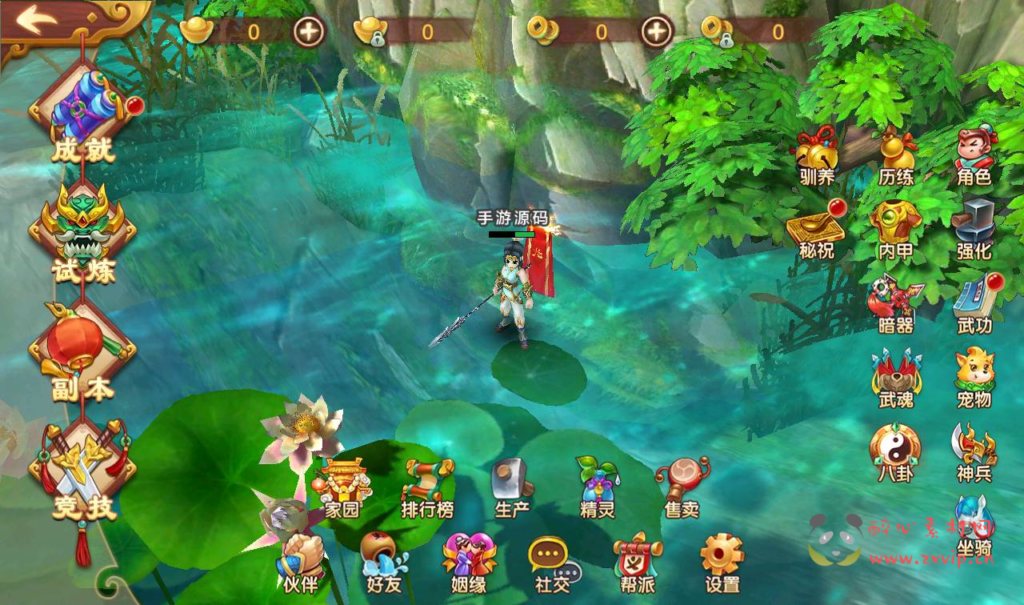
Task: Add gold ingots with the plus button
Action: (309, 31)
